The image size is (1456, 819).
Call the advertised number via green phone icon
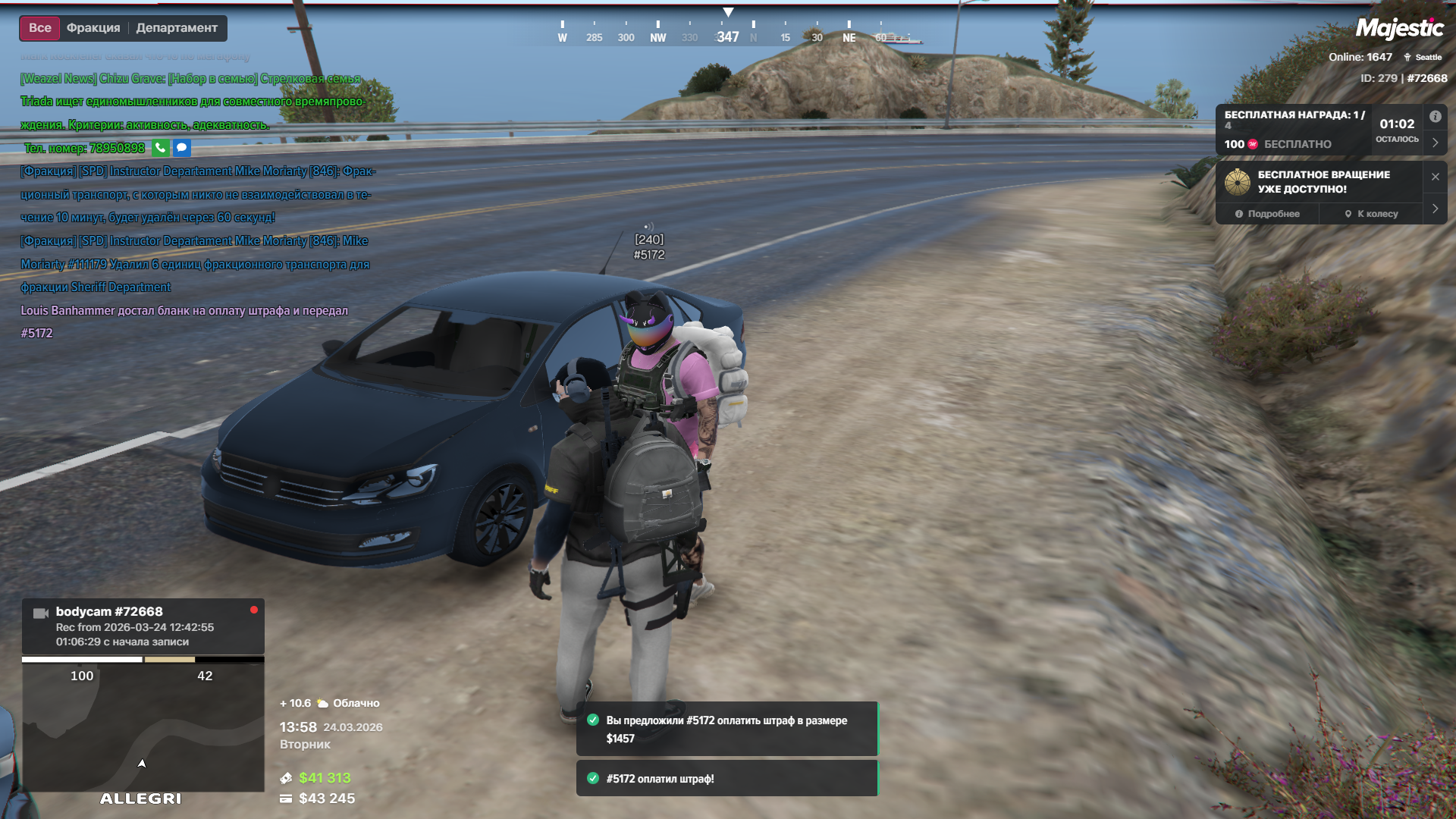(x=160, y=148)
